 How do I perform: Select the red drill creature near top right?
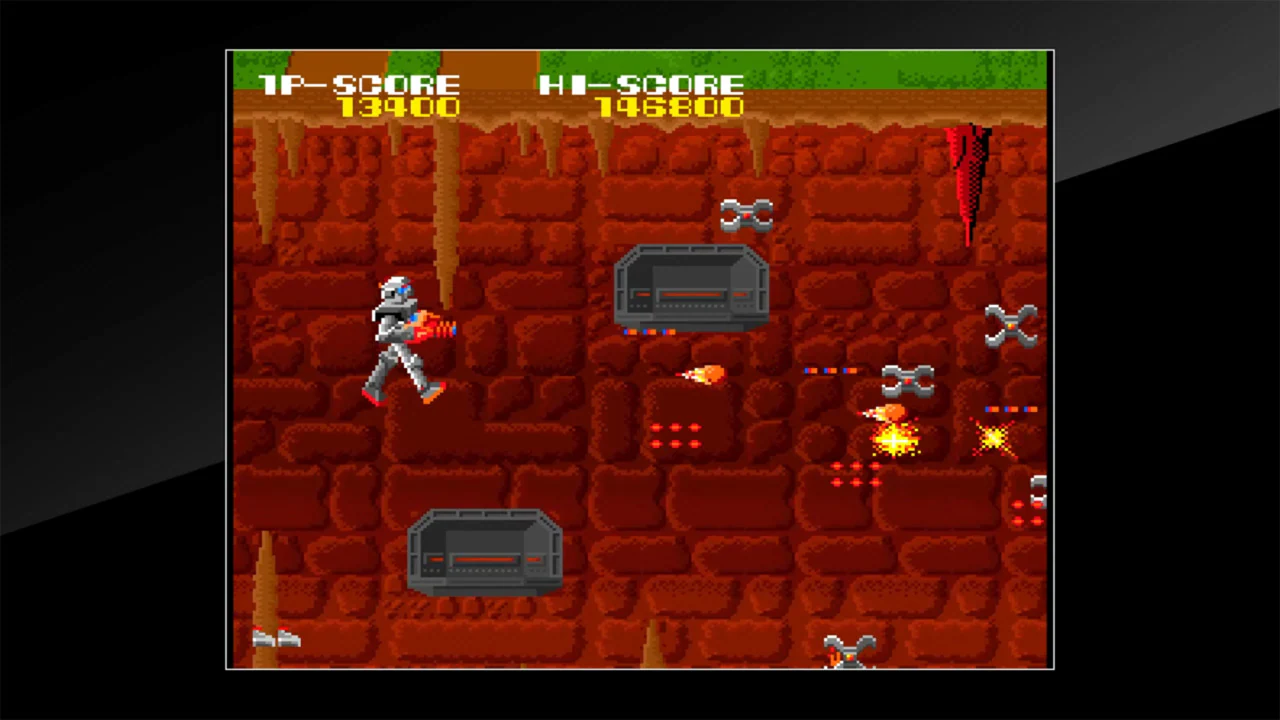click(965, 175)
